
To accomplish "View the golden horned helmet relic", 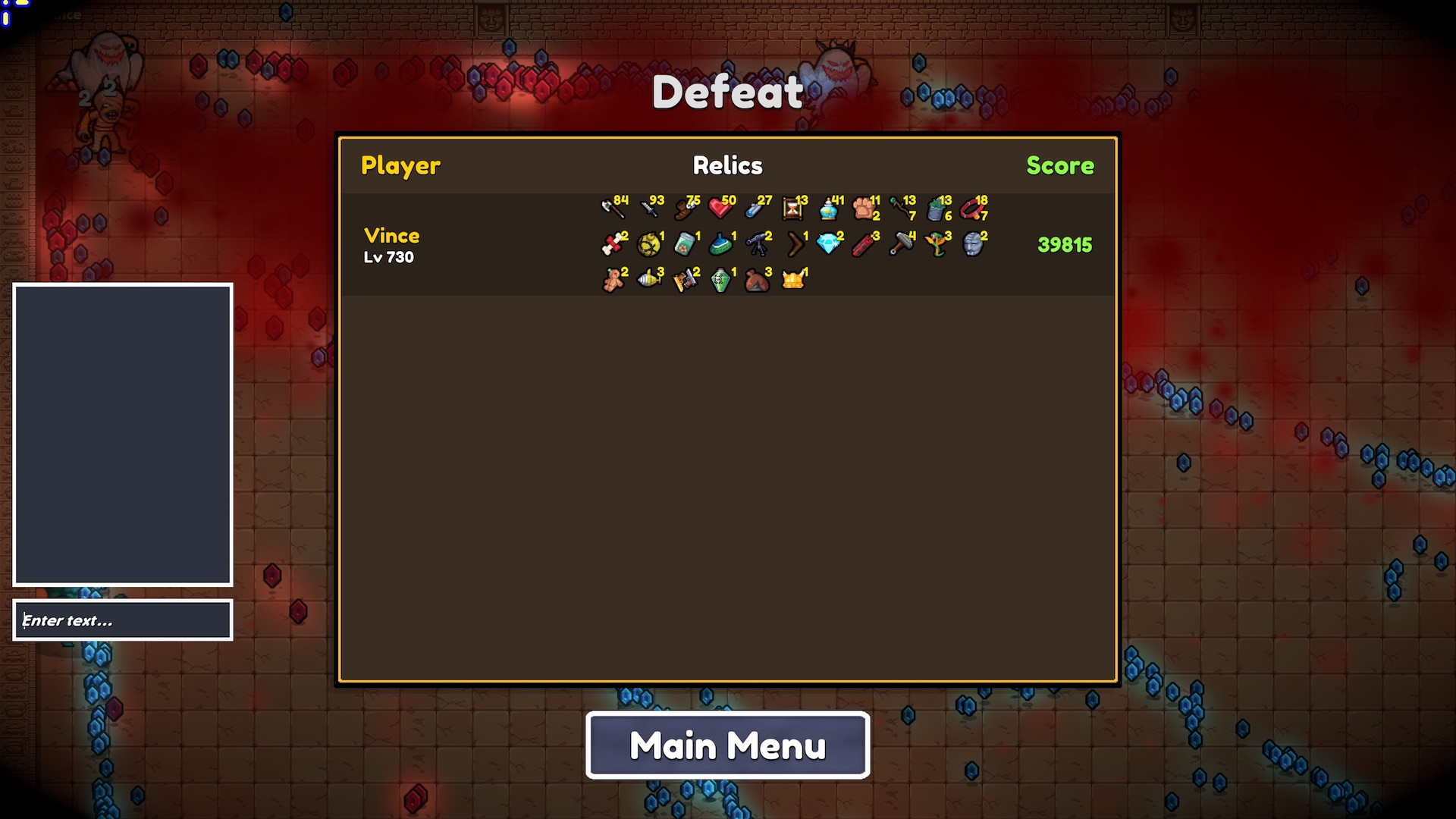I will pos(793,281).
